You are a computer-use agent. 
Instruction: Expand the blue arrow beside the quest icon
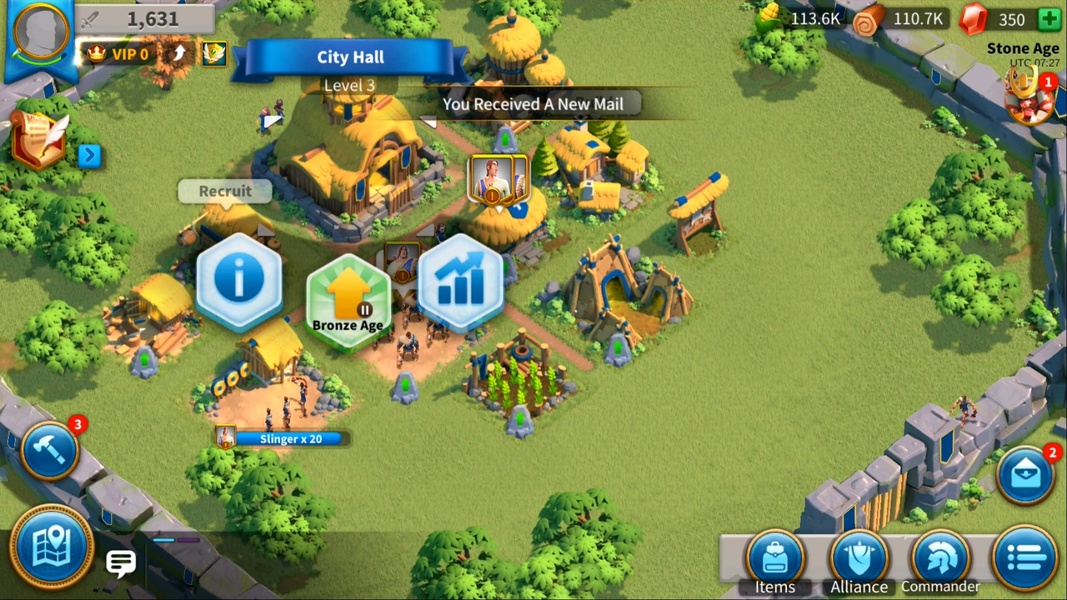pyautogui.click(x=89, y=155)
